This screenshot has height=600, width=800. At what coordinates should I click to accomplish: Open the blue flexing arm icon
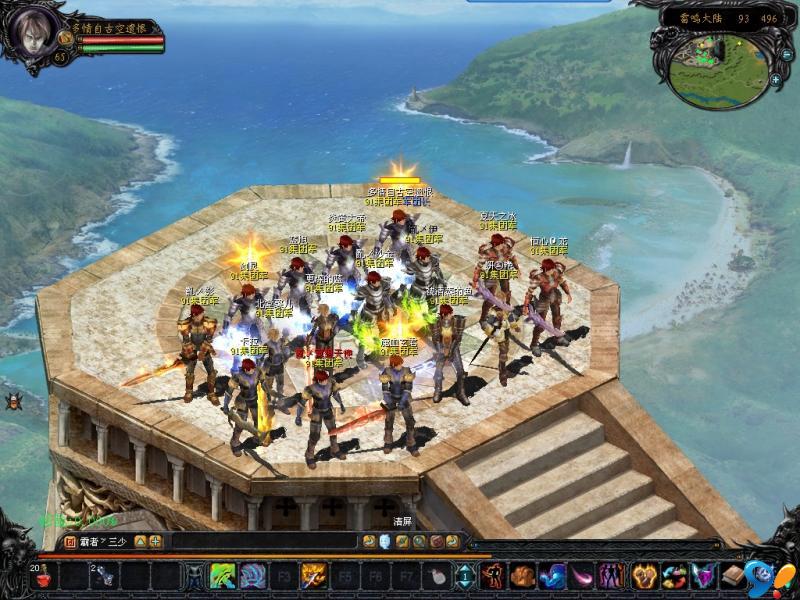[x=552, y=576]
